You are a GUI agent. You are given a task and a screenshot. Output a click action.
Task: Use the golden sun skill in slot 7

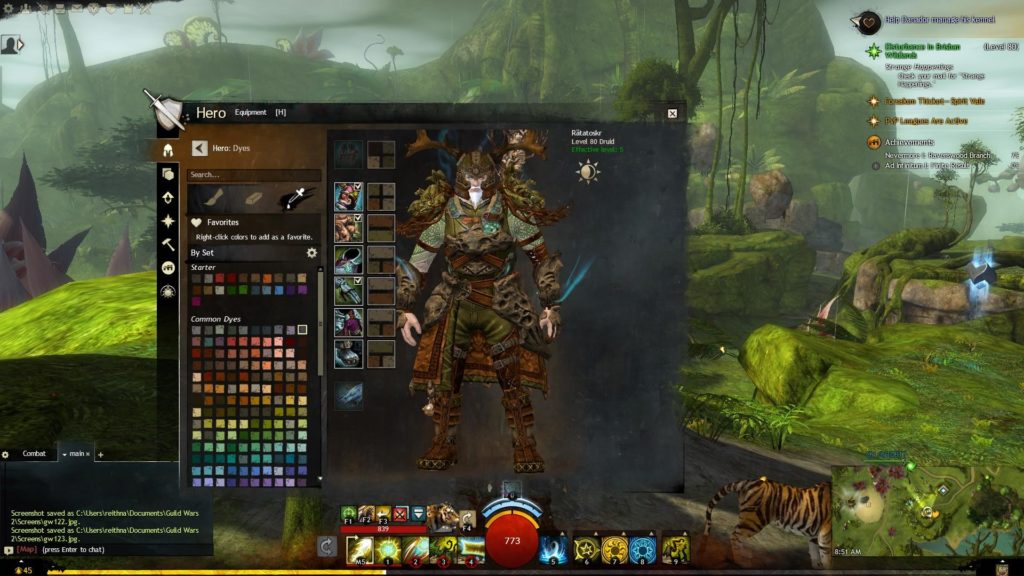tap(615, 548)
